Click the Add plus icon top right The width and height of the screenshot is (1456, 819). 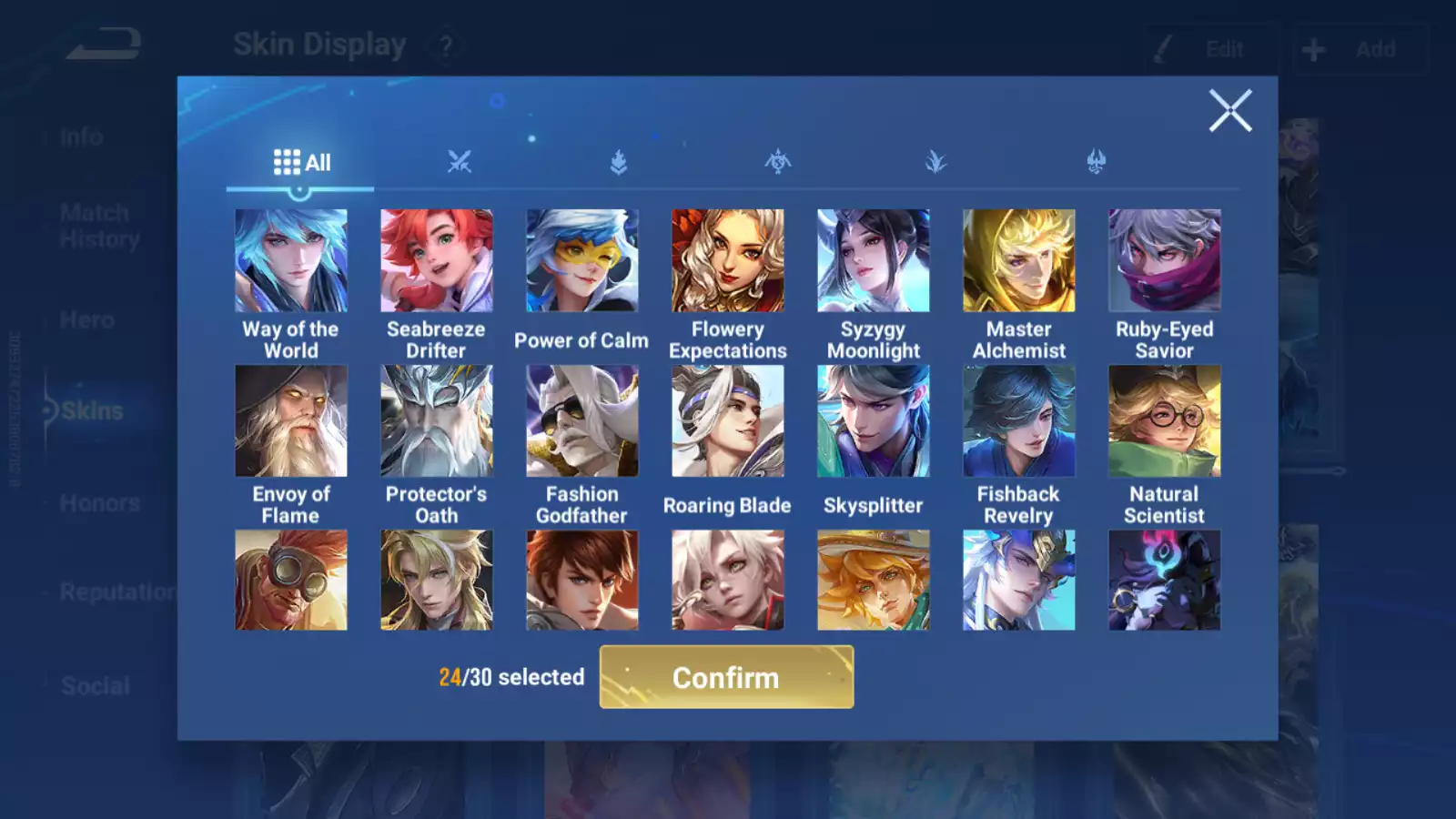(x=1312, y=48)
